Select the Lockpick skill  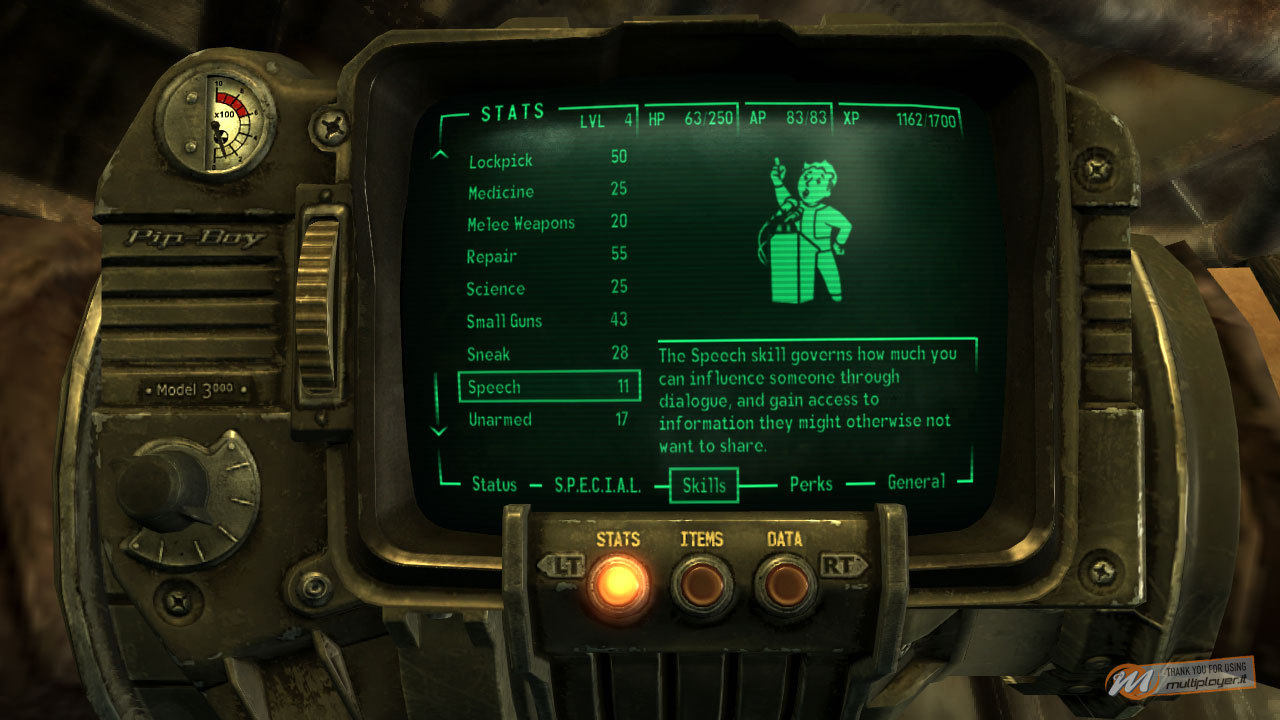(x=501, y=158)
